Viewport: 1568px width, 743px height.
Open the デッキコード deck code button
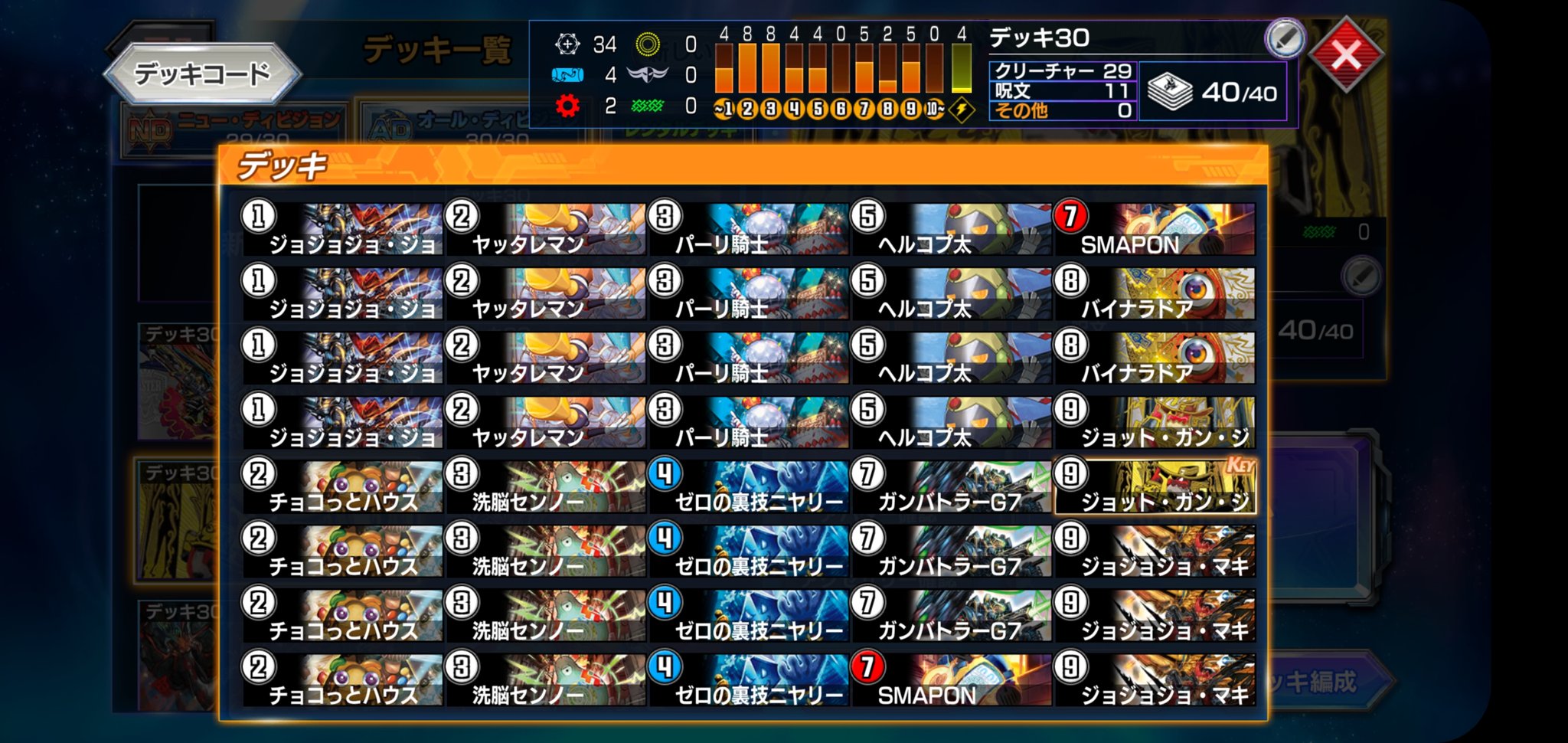[x=202, y=74]
